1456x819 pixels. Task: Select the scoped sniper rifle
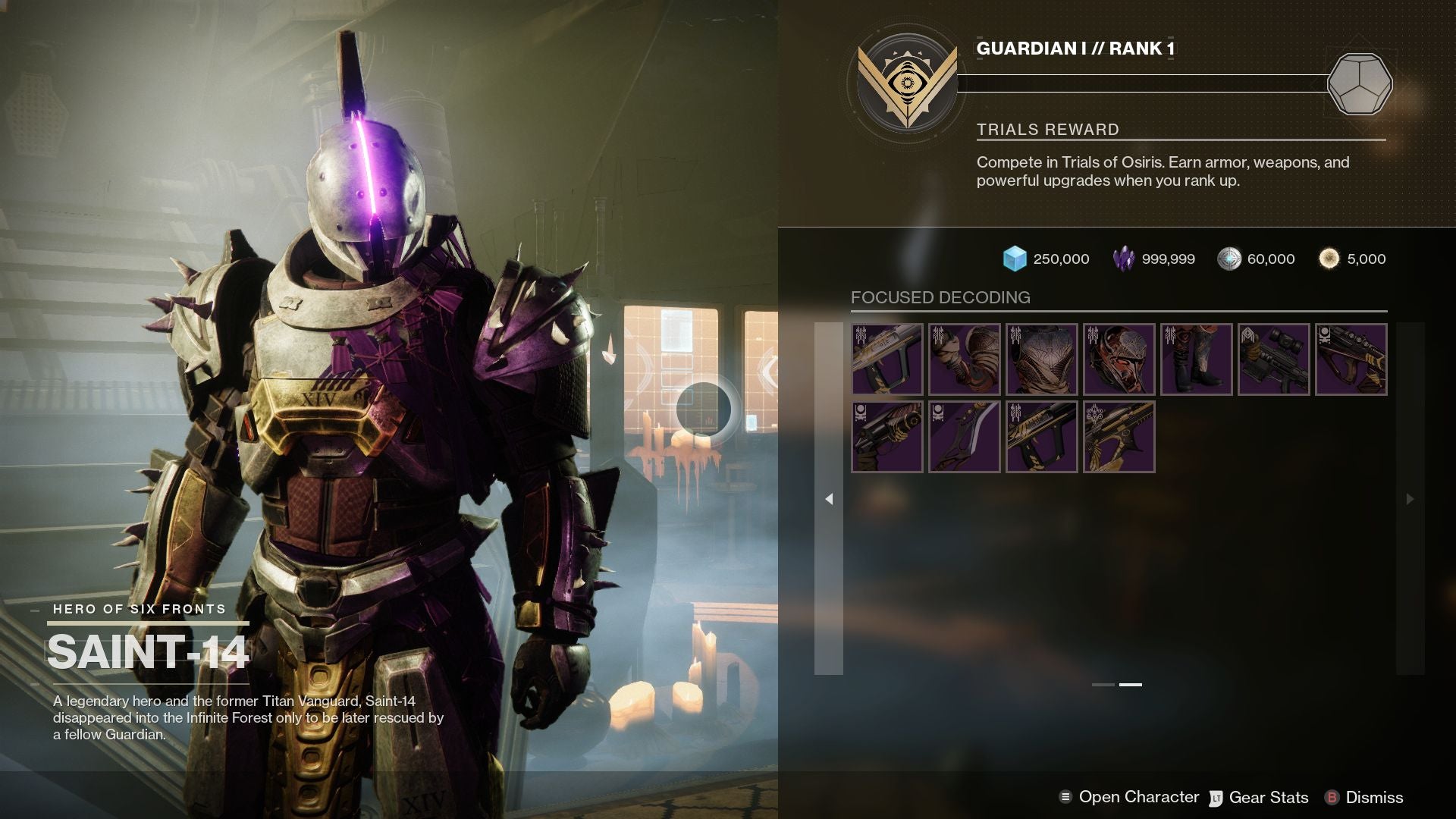(1274, 359)
